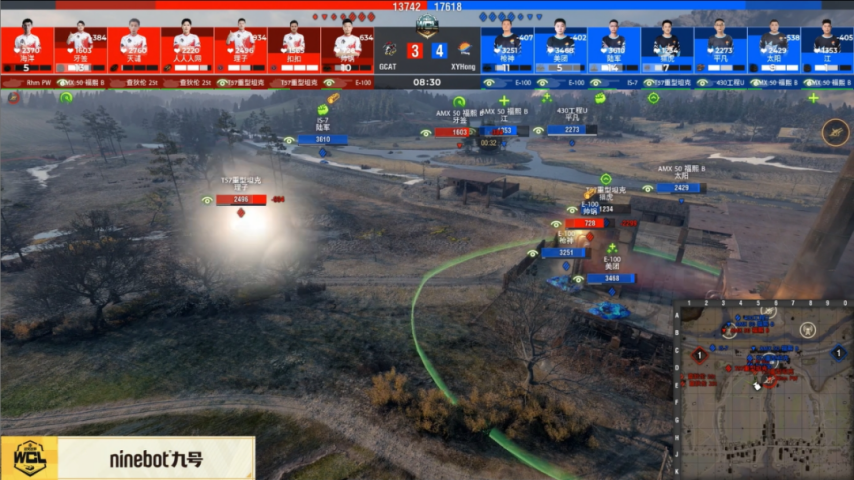Image resolution: width=854 pixels, height=480 pixels.
Task: Click the GCAT team logo
Action: coord(389,49)
